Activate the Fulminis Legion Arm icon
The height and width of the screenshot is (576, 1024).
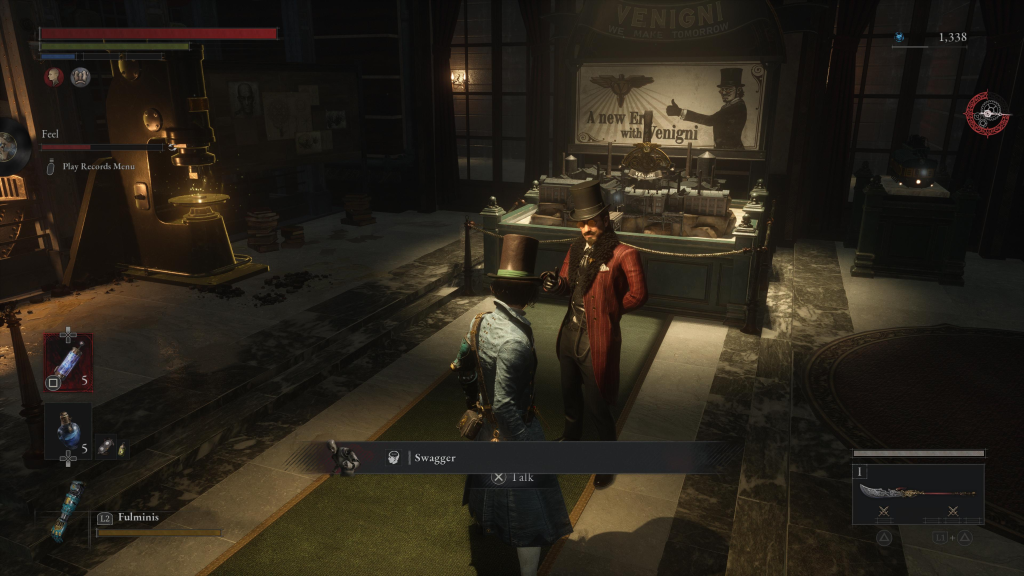tap(68, 509)
